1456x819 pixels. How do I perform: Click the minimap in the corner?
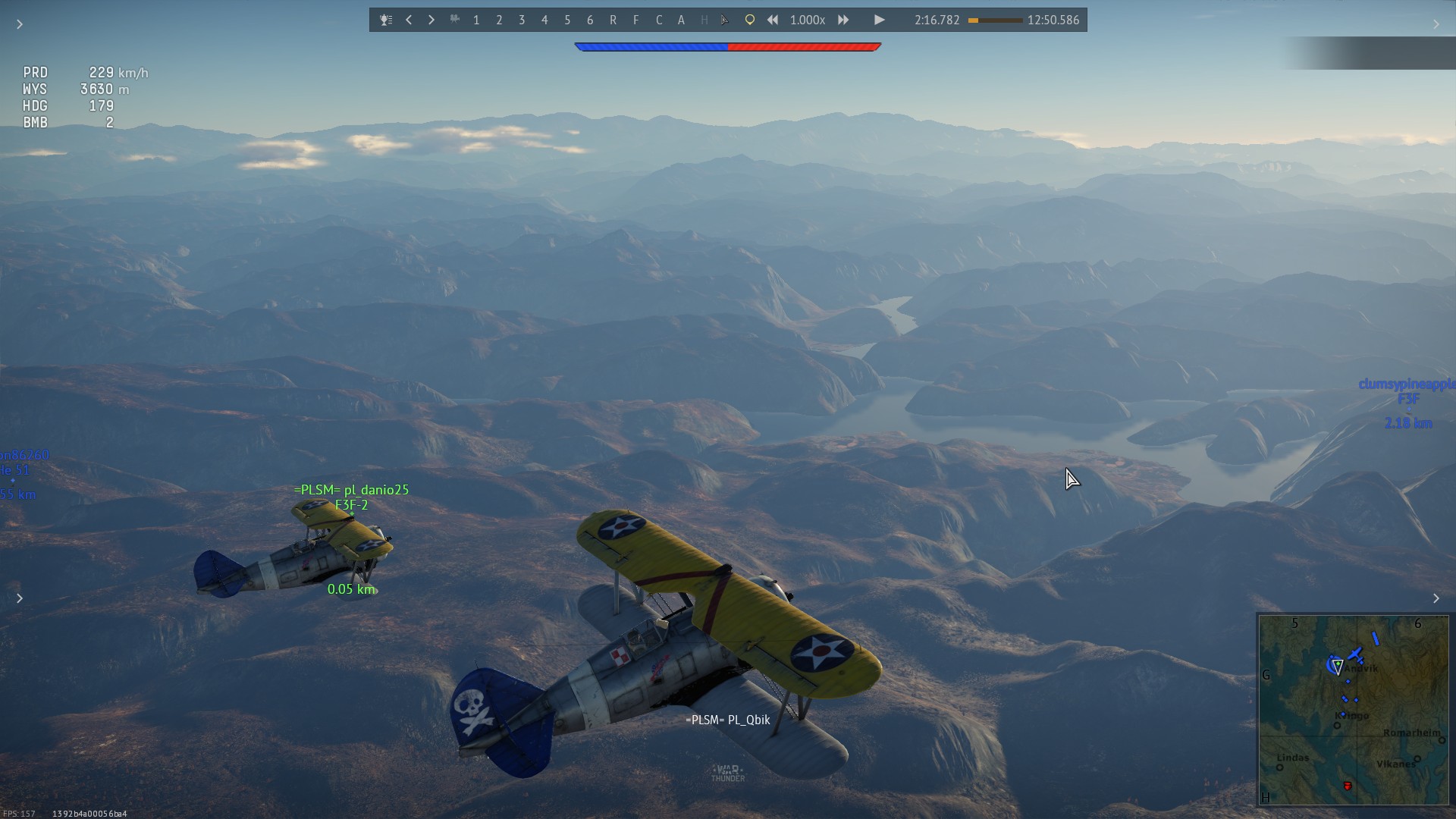1353,710
